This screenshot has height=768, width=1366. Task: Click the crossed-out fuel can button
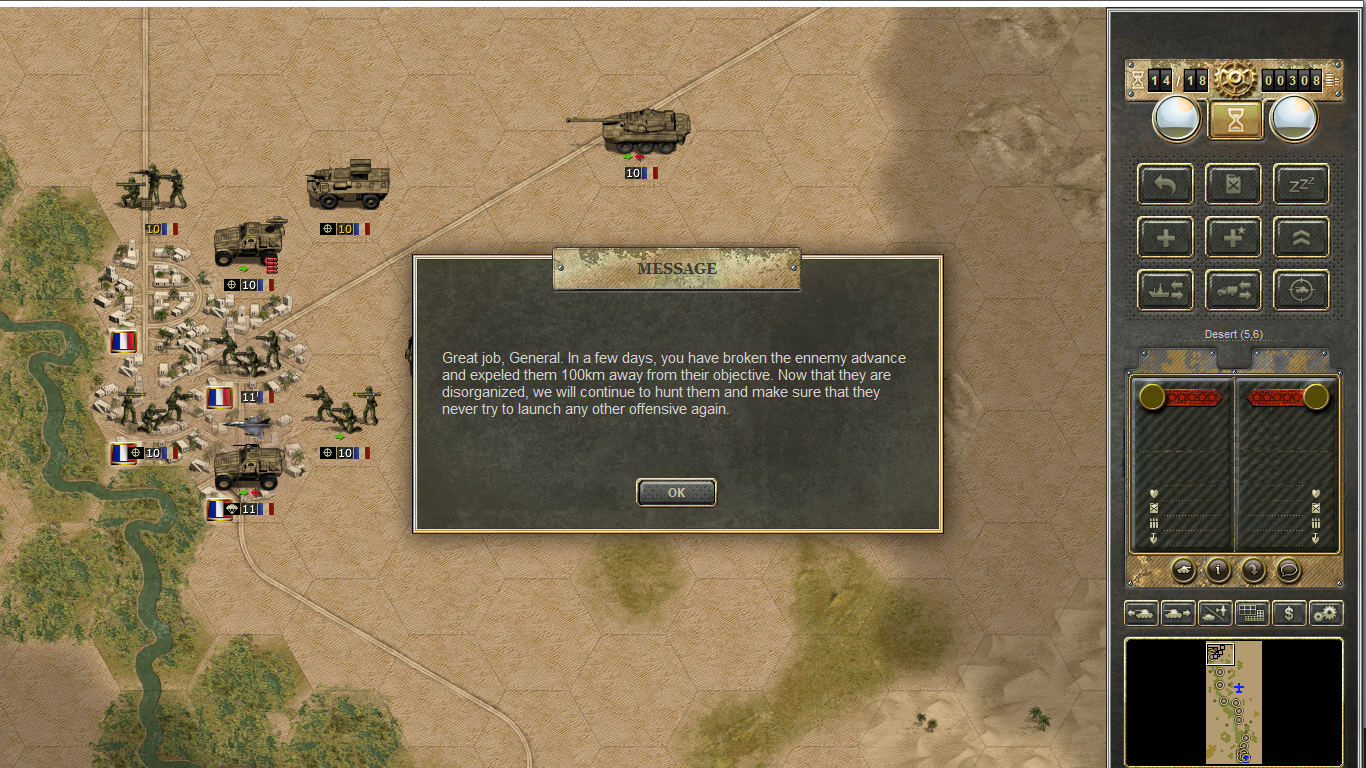pyautogui.click(x=1233, y=184)
